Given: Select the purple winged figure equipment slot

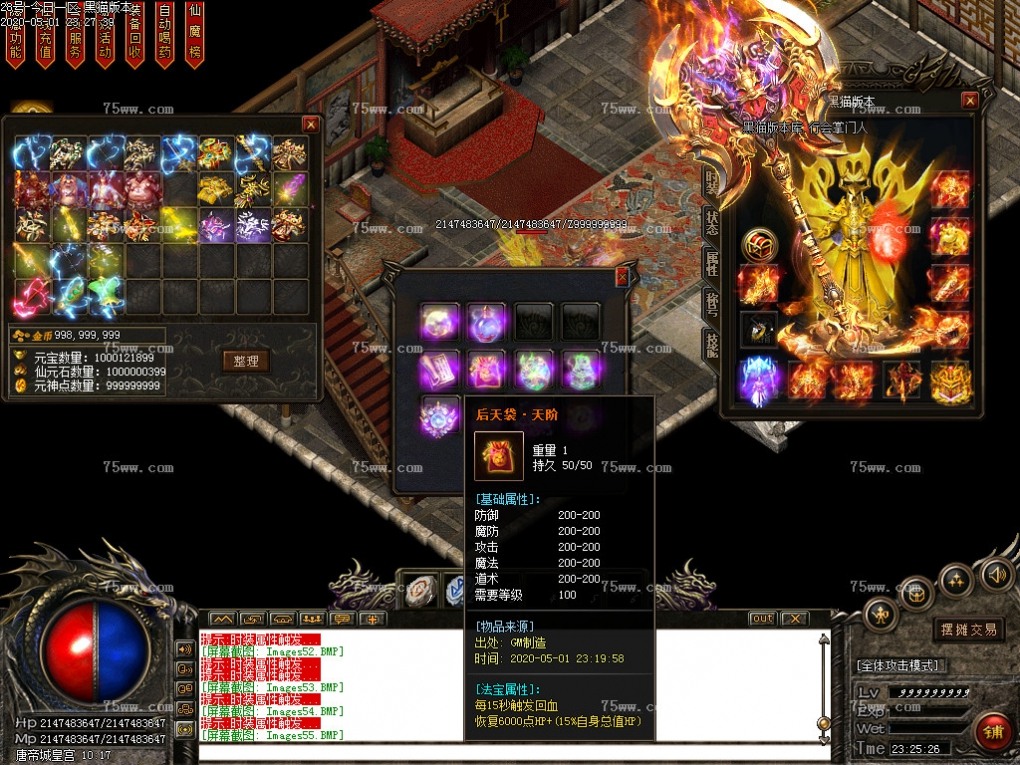Looking at the screenshot, I should 759,381.
